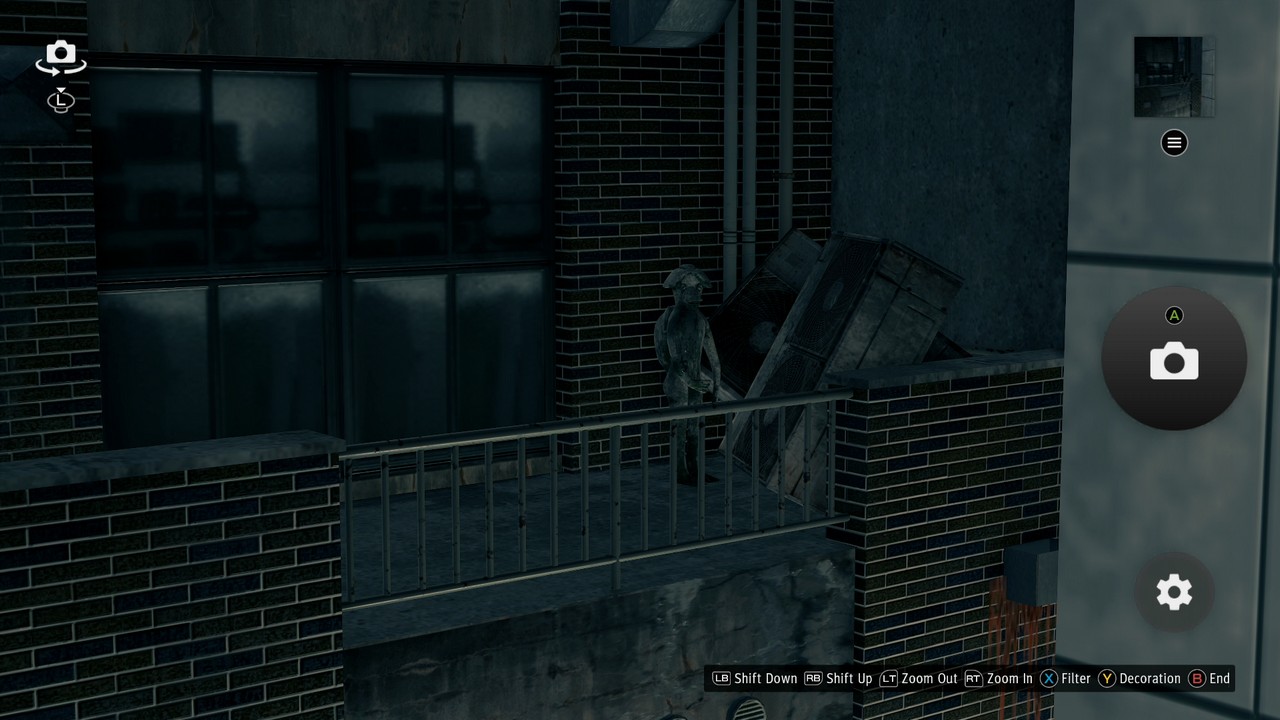Viewport: 1280px width, 720px height.
Task: Open the hamburger options menu
Action: point(1173,142)
